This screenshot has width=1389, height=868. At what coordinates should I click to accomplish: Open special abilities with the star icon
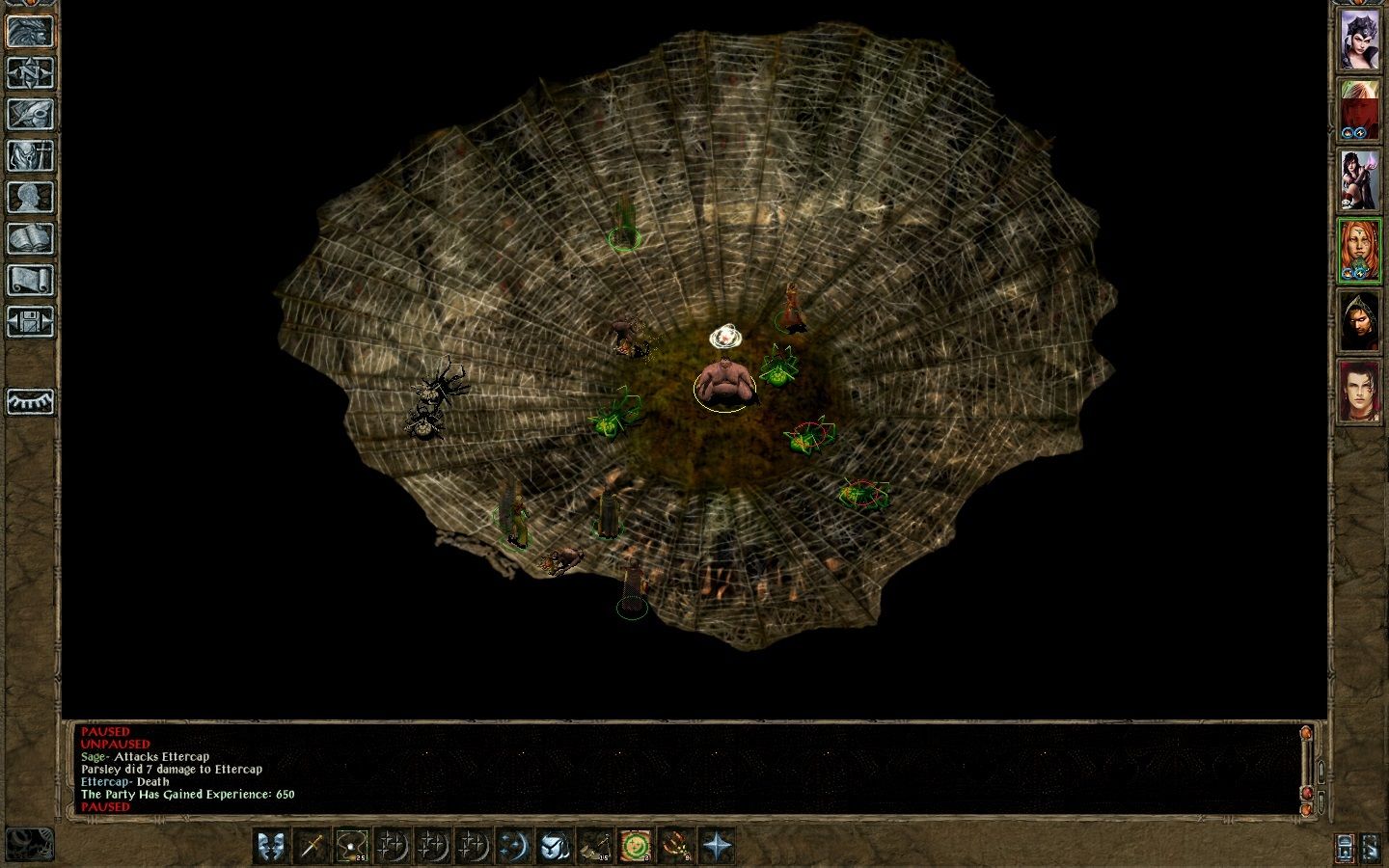716,846
